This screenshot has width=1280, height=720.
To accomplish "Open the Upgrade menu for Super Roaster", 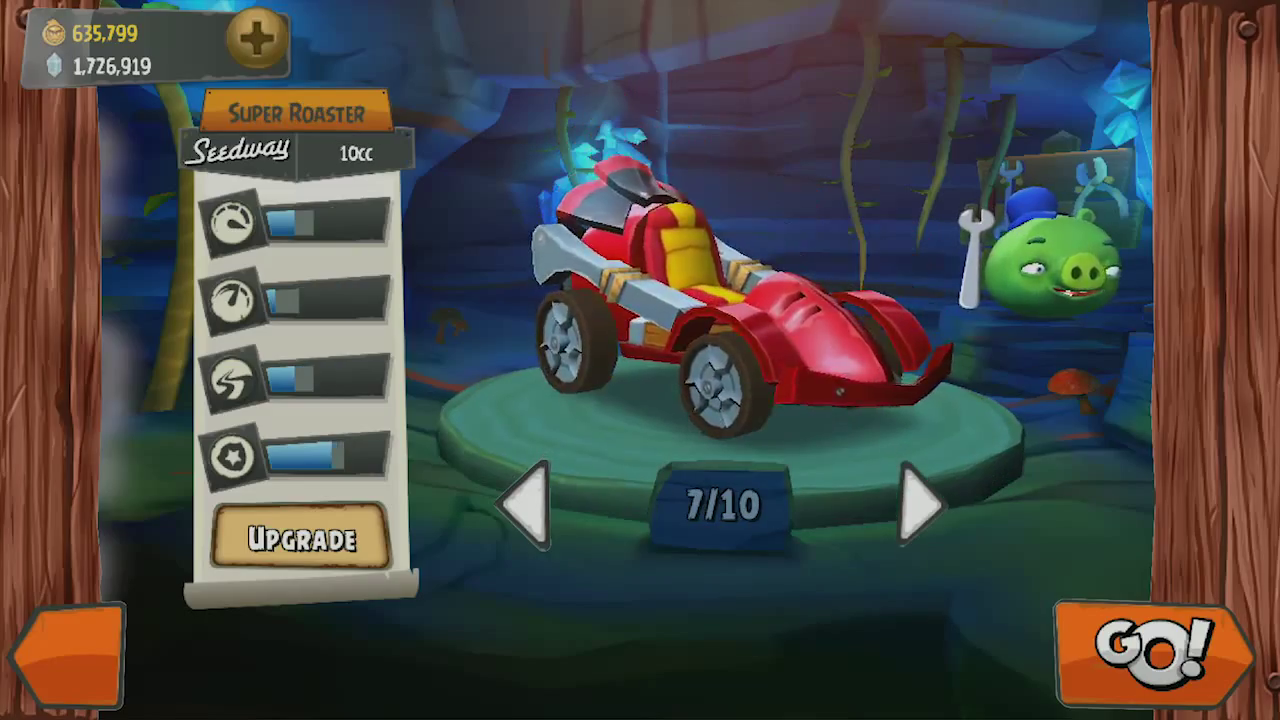I will pos(300,538).
